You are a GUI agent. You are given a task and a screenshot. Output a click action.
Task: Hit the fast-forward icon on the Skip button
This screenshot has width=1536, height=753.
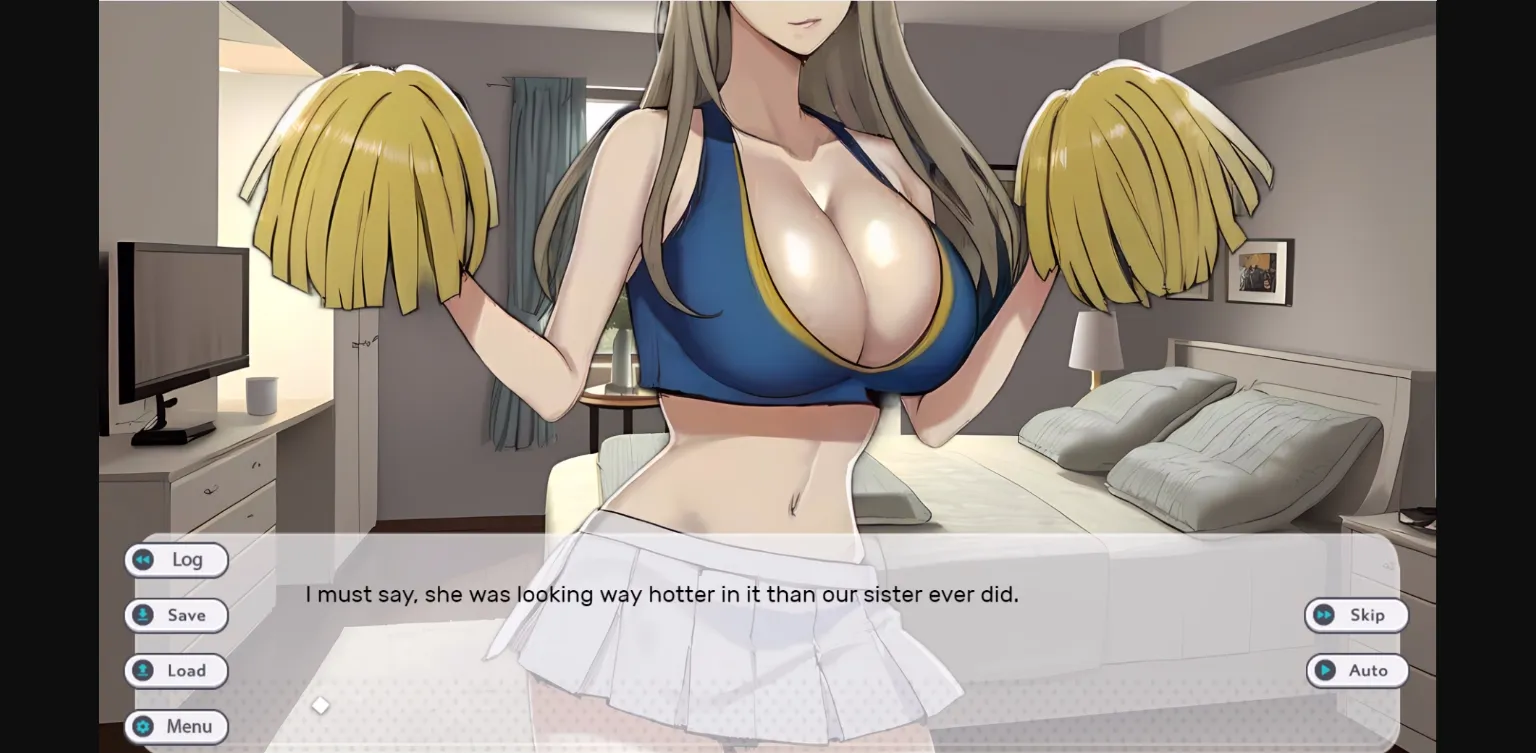click(1325, 615)
